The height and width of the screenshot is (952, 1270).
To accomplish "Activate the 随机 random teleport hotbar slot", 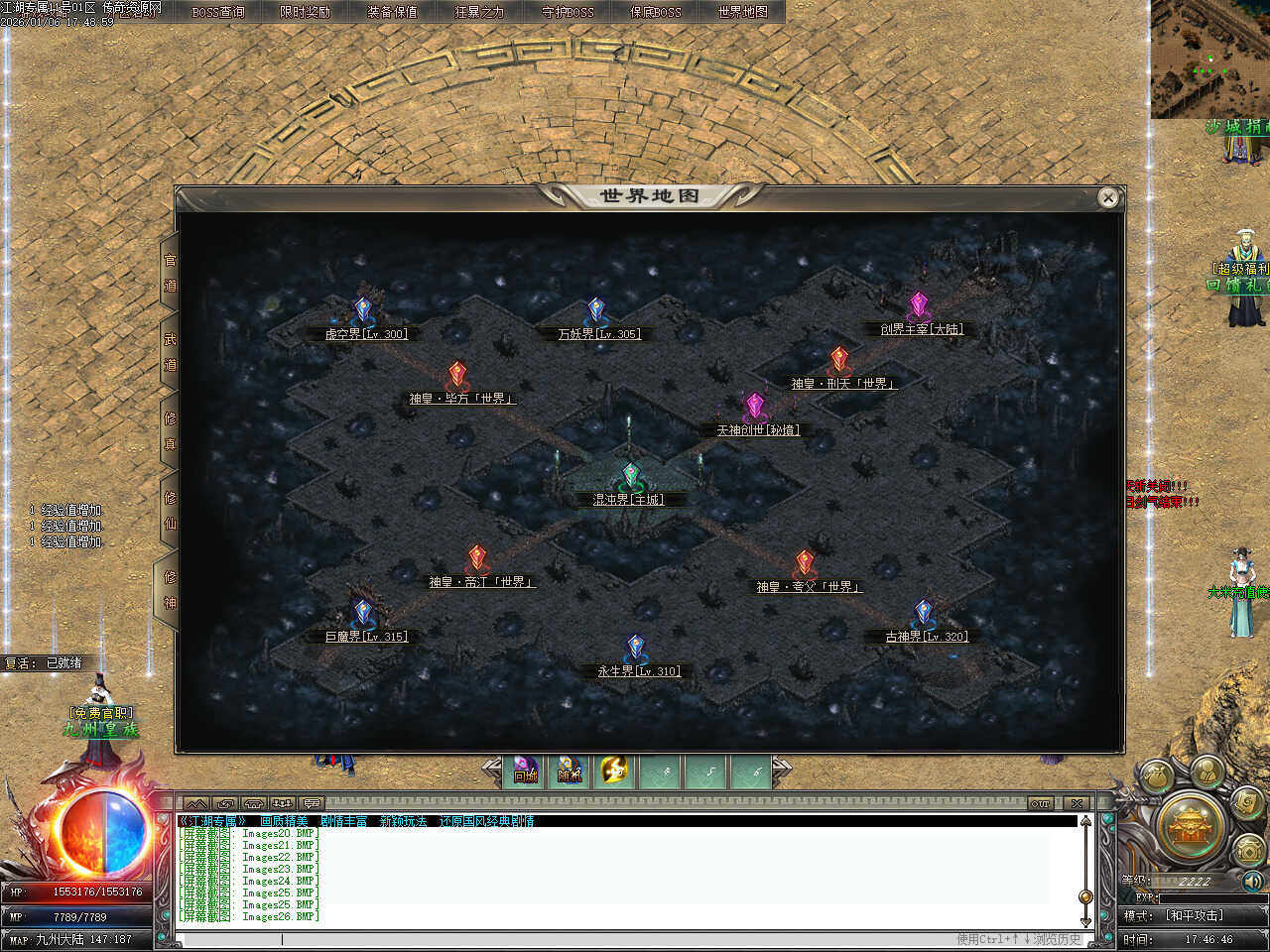I will point(571,771).
